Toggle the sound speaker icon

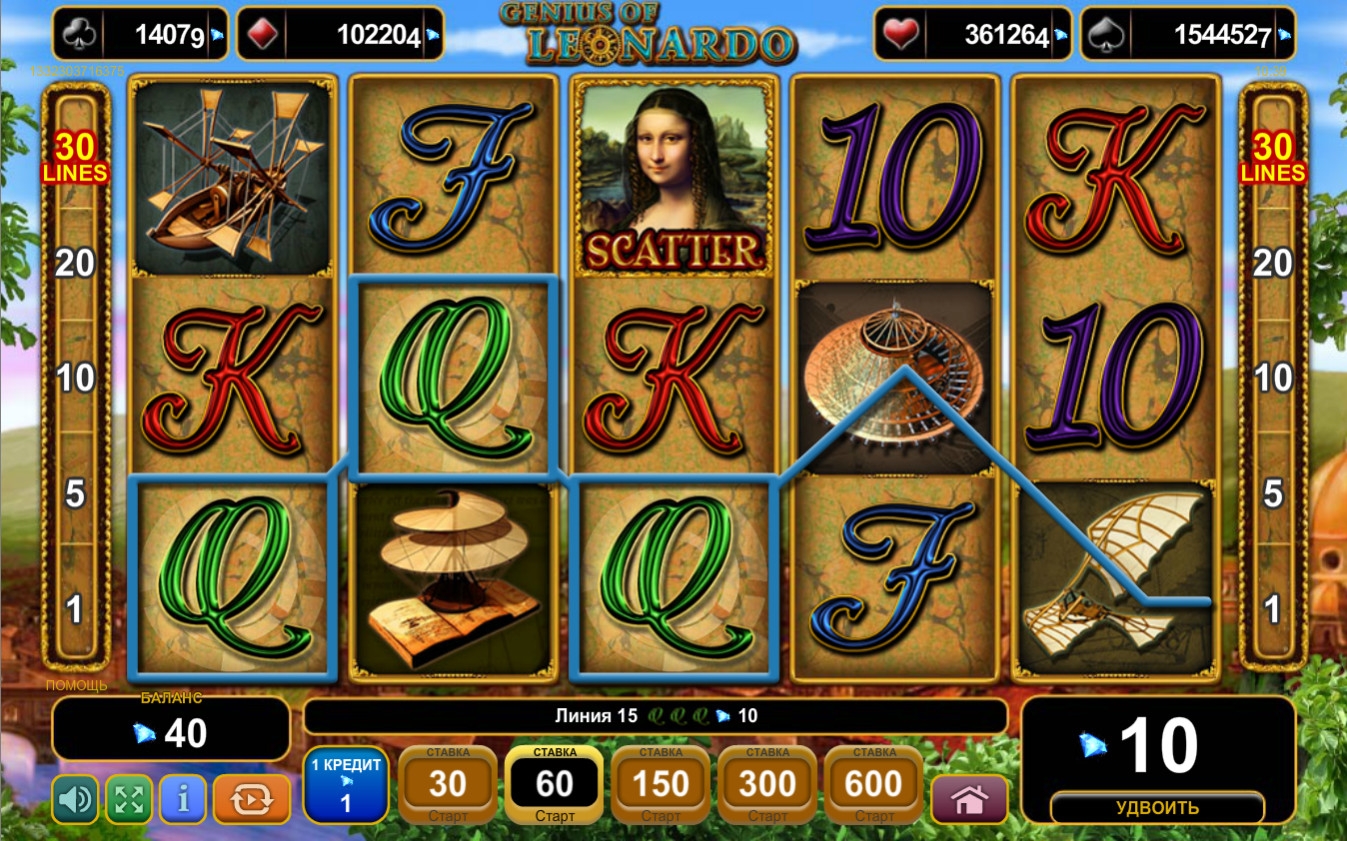(x=75, y=799)
